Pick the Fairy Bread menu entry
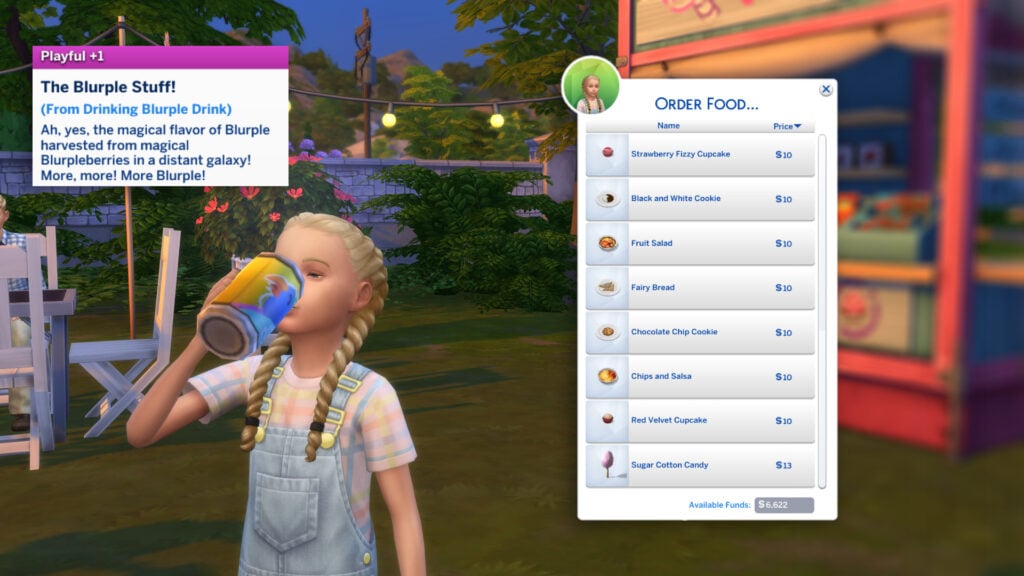1024x576 pixels. [x=700, y=288]
